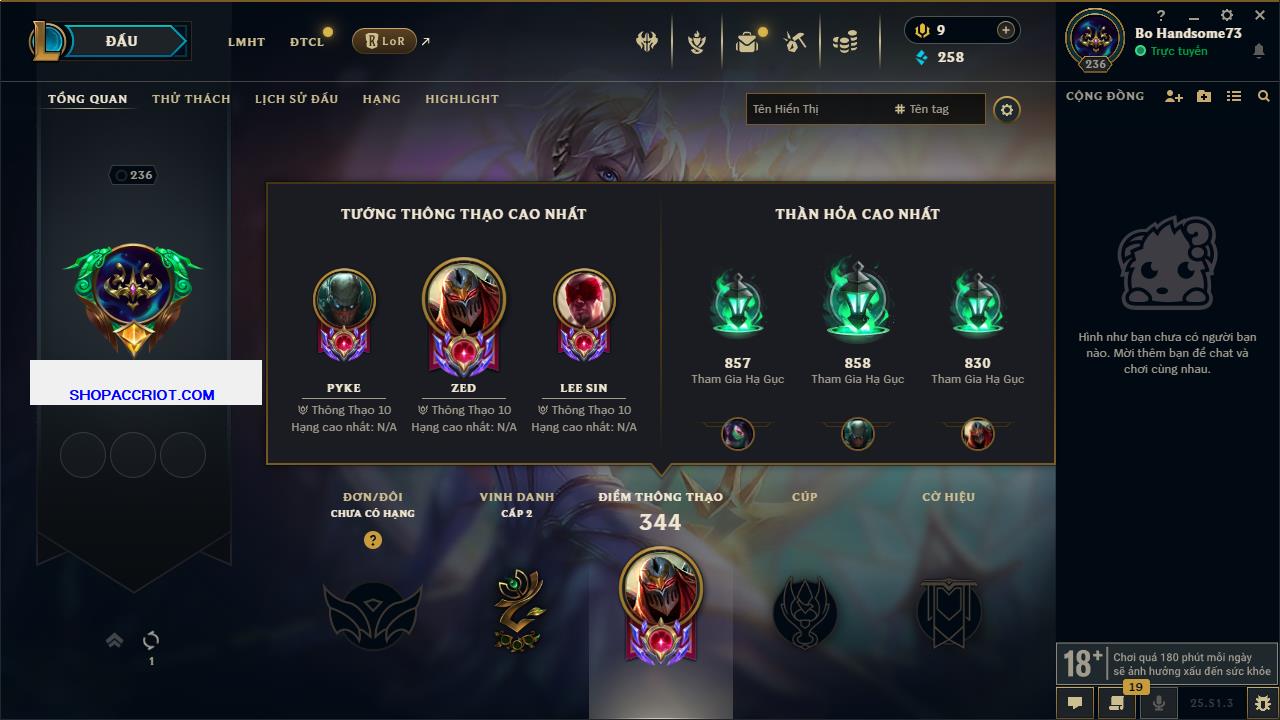
Task: Search friends with the magnifier icon
Action: (1263, 96)
